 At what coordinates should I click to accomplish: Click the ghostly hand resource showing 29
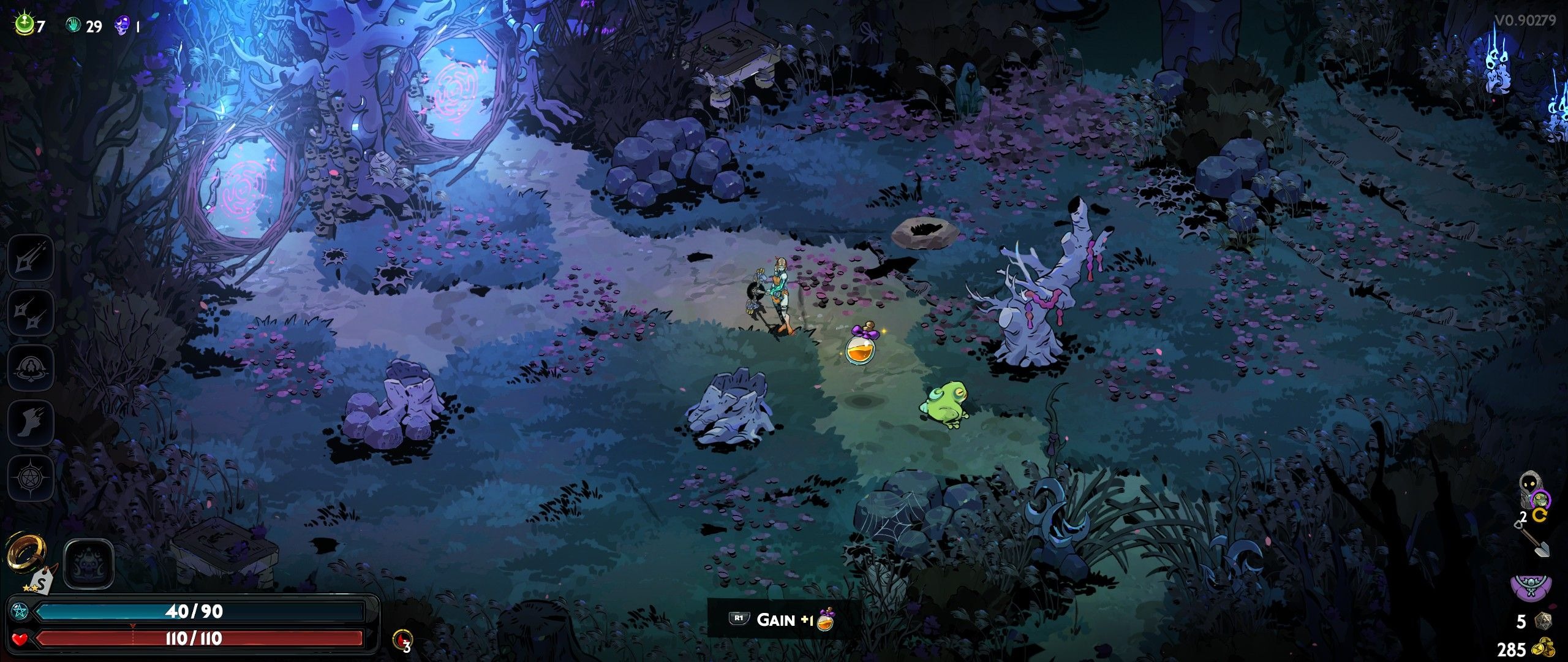point(72,26)
